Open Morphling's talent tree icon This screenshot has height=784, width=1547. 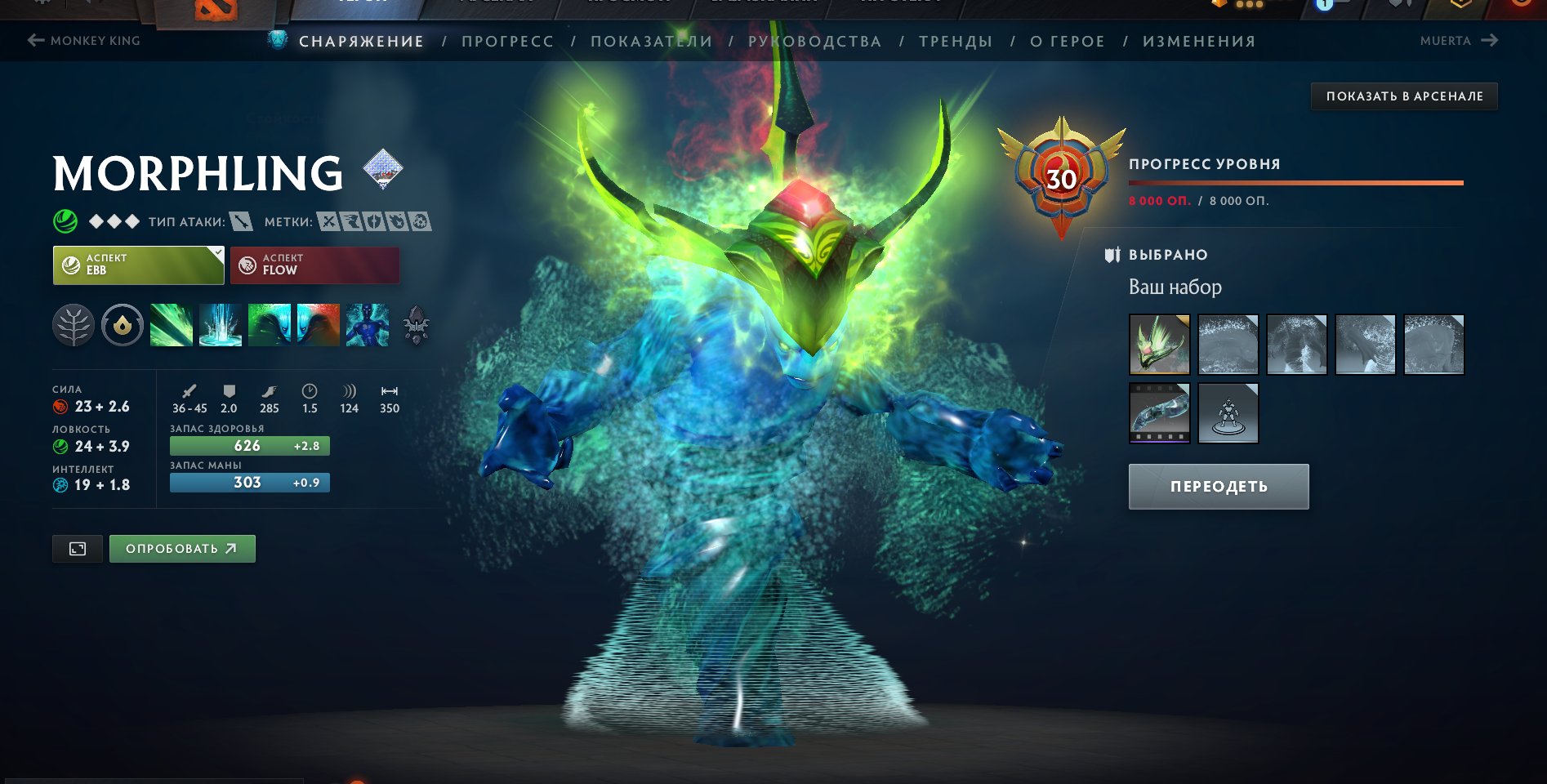[74, 325]
